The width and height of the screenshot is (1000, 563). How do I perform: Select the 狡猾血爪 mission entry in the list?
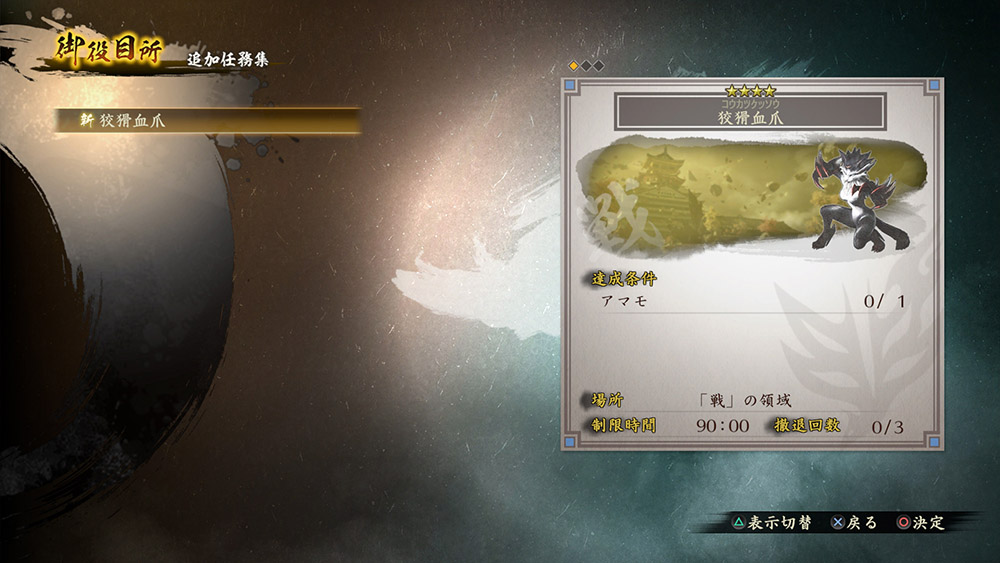tap(207, 120)
